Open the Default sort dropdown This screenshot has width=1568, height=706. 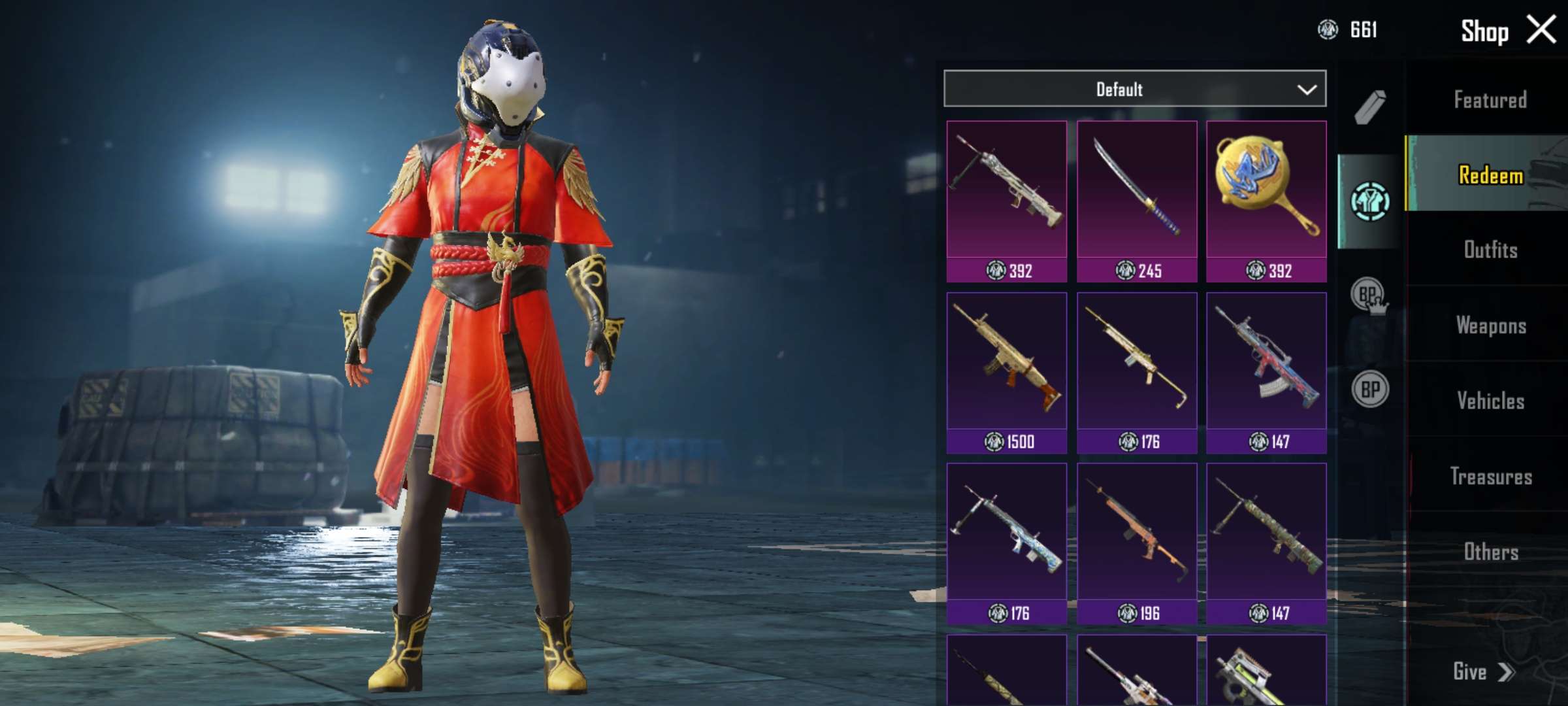tap(1135, 89)
